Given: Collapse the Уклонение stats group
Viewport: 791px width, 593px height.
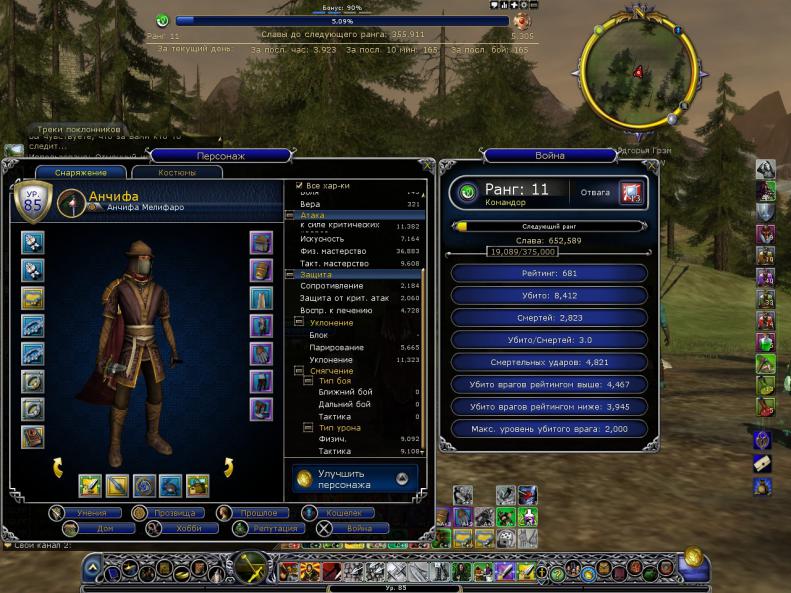Looking at the screenshot, I should click(x=301, y=323).
